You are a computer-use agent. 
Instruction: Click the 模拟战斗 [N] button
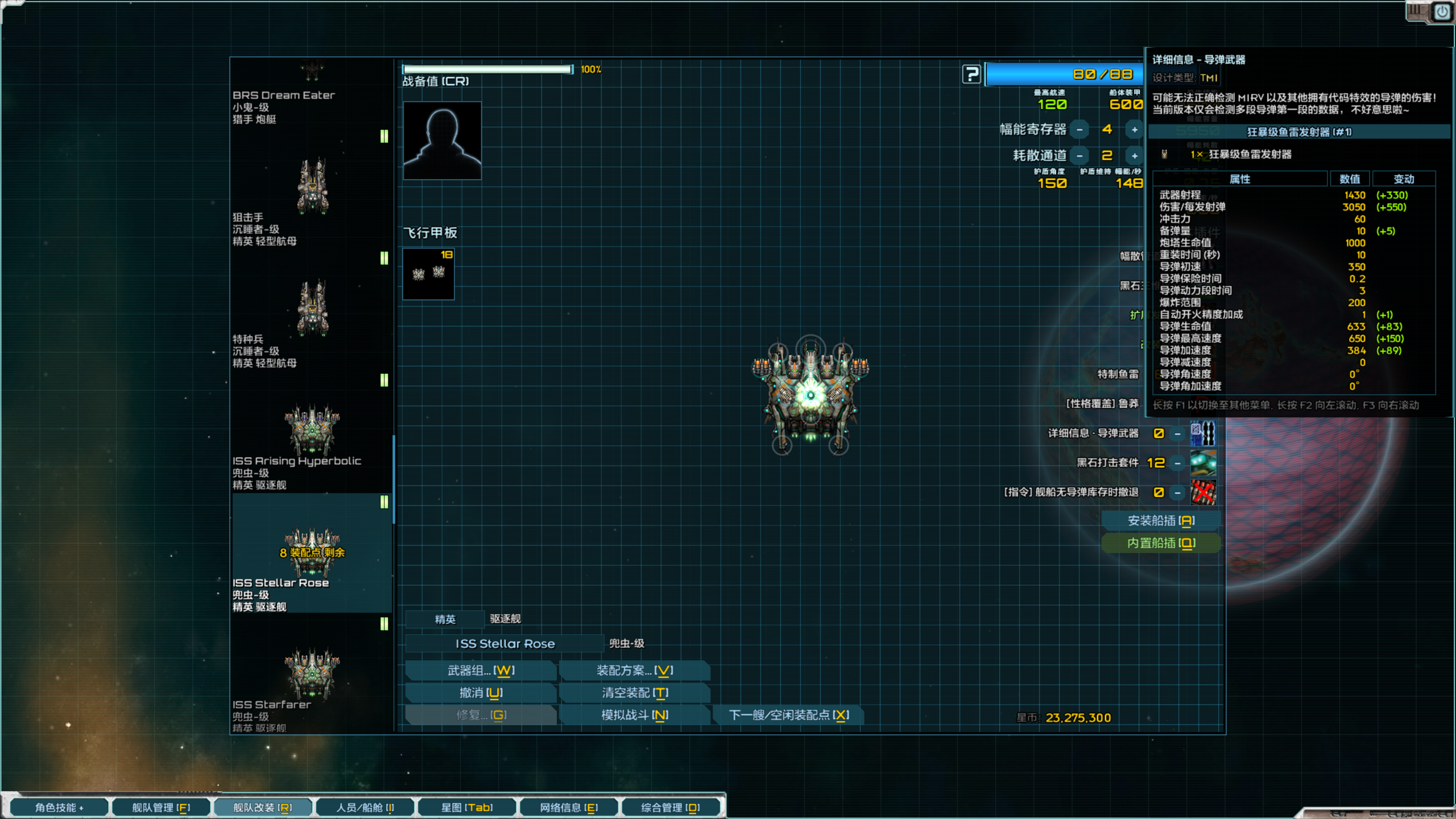click(x=634, y=715)
